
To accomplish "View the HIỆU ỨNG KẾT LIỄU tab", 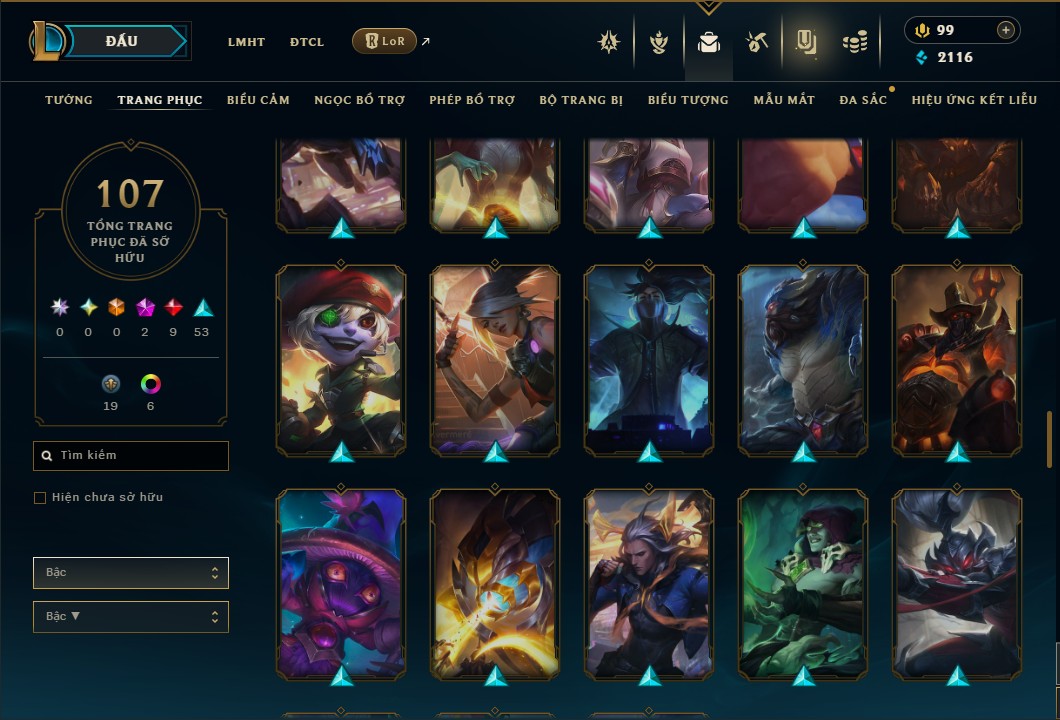I will pyautogui.click(x=972, y=100).
